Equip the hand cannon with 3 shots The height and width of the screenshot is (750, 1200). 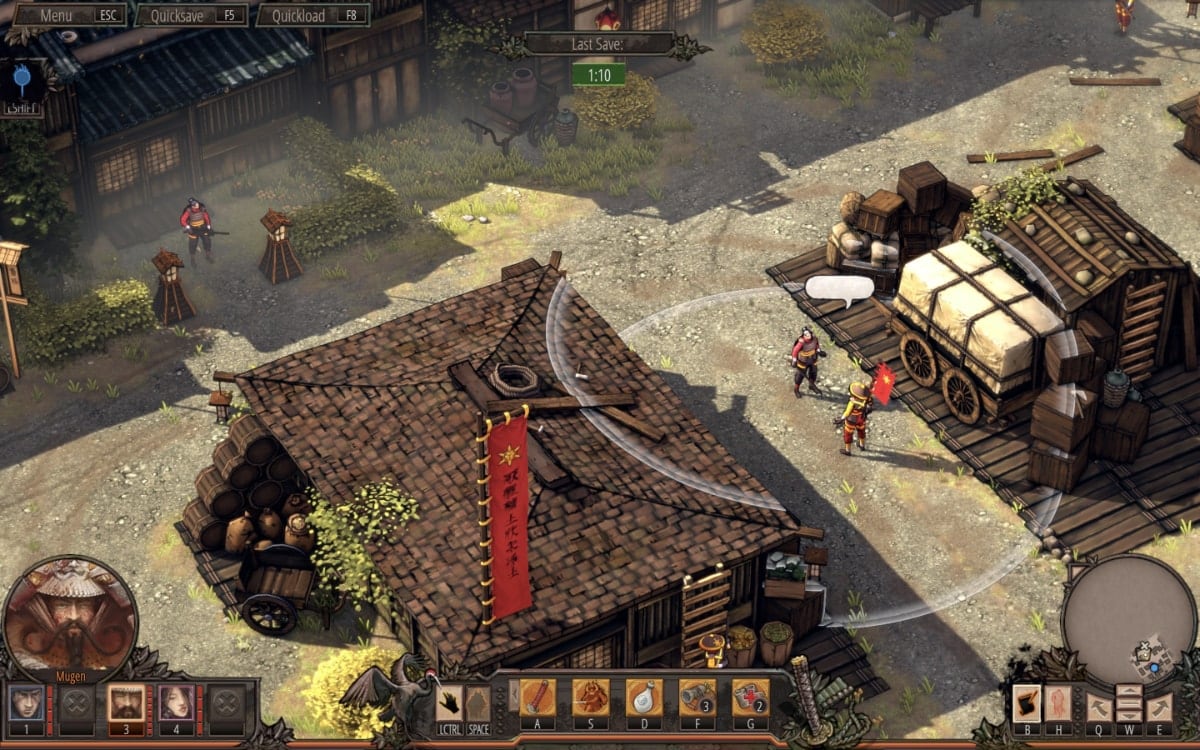tap(697, 696)
